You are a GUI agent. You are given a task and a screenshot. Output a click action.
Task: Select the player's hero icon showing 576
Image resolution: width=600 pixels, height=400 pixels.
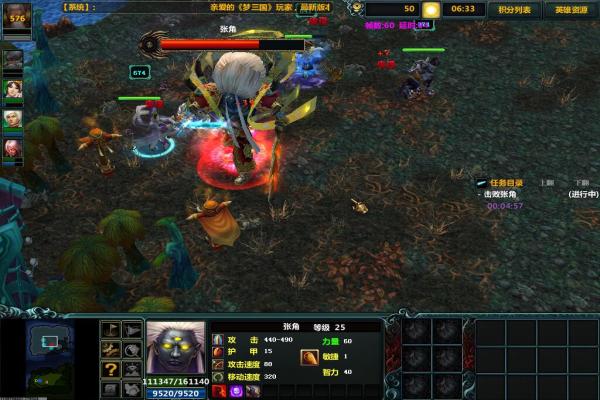point(17,19)
